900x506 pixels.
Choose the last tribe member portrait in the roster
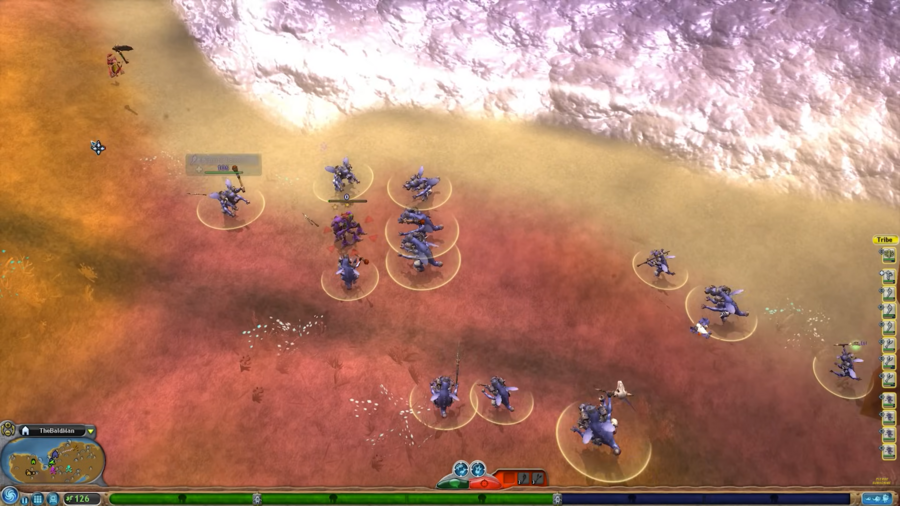tap(888, 452)
